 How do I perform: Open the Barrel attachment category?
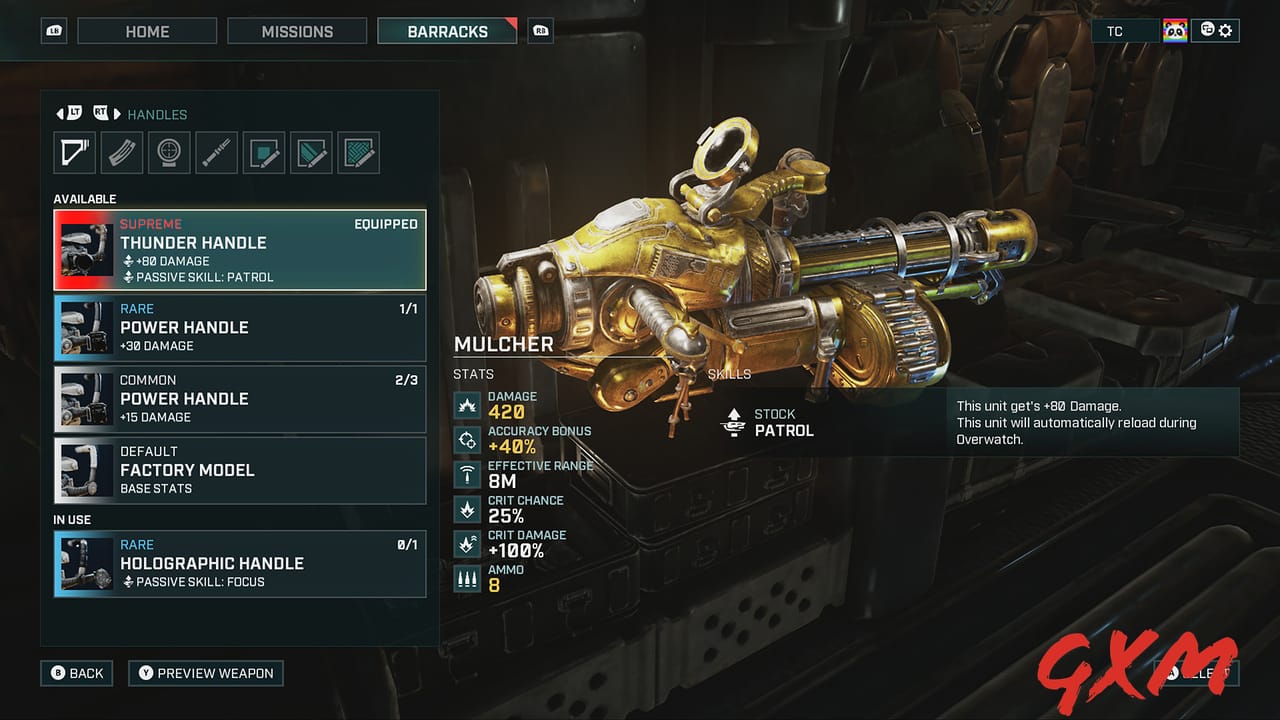216,152
